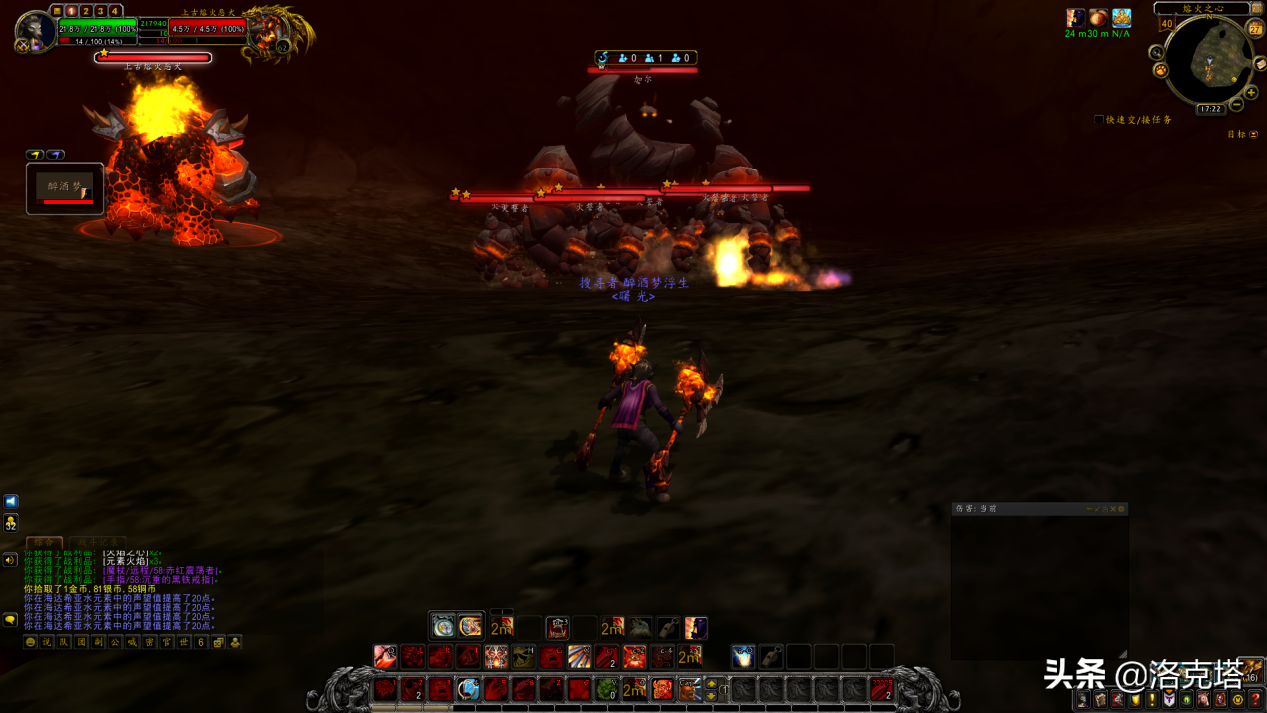The width and height of the screenshot is (1267, 713).
Task: Switch to the 战斗记录 combat log tab
Action: [97, 542]
